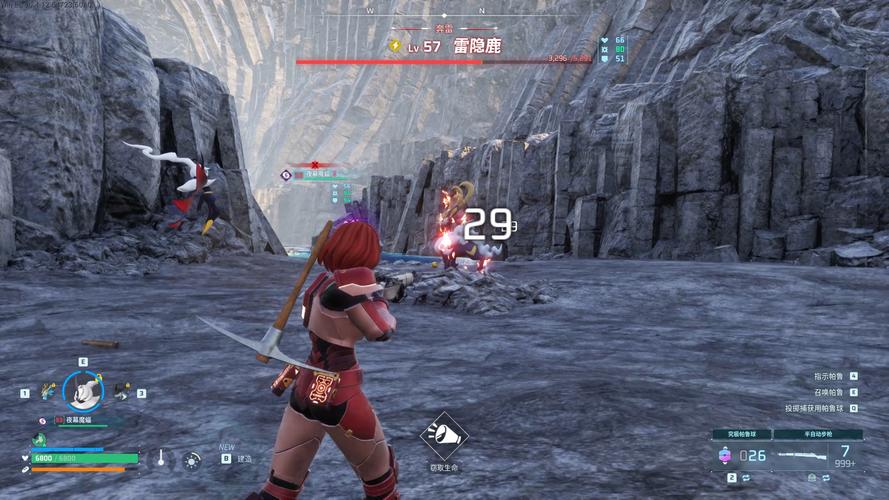Click the swap arrows under the Pal Sphere
This screenshot has height=500, width=889.
[x=744, y=478]
